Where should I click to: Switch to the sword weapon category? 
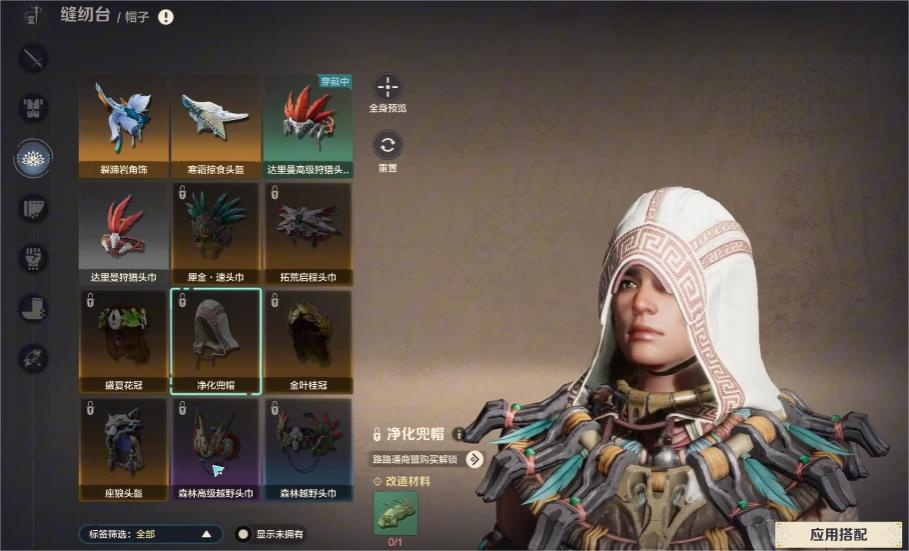[x=34, y=58]
